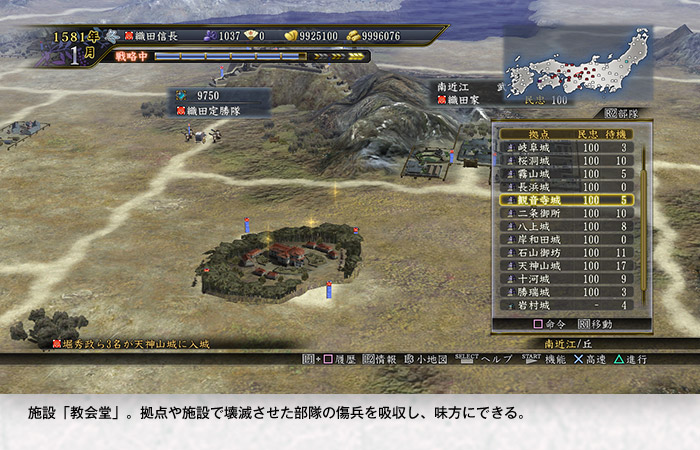
Task: Sort the list by 民忠 column header
Action: 587,134
